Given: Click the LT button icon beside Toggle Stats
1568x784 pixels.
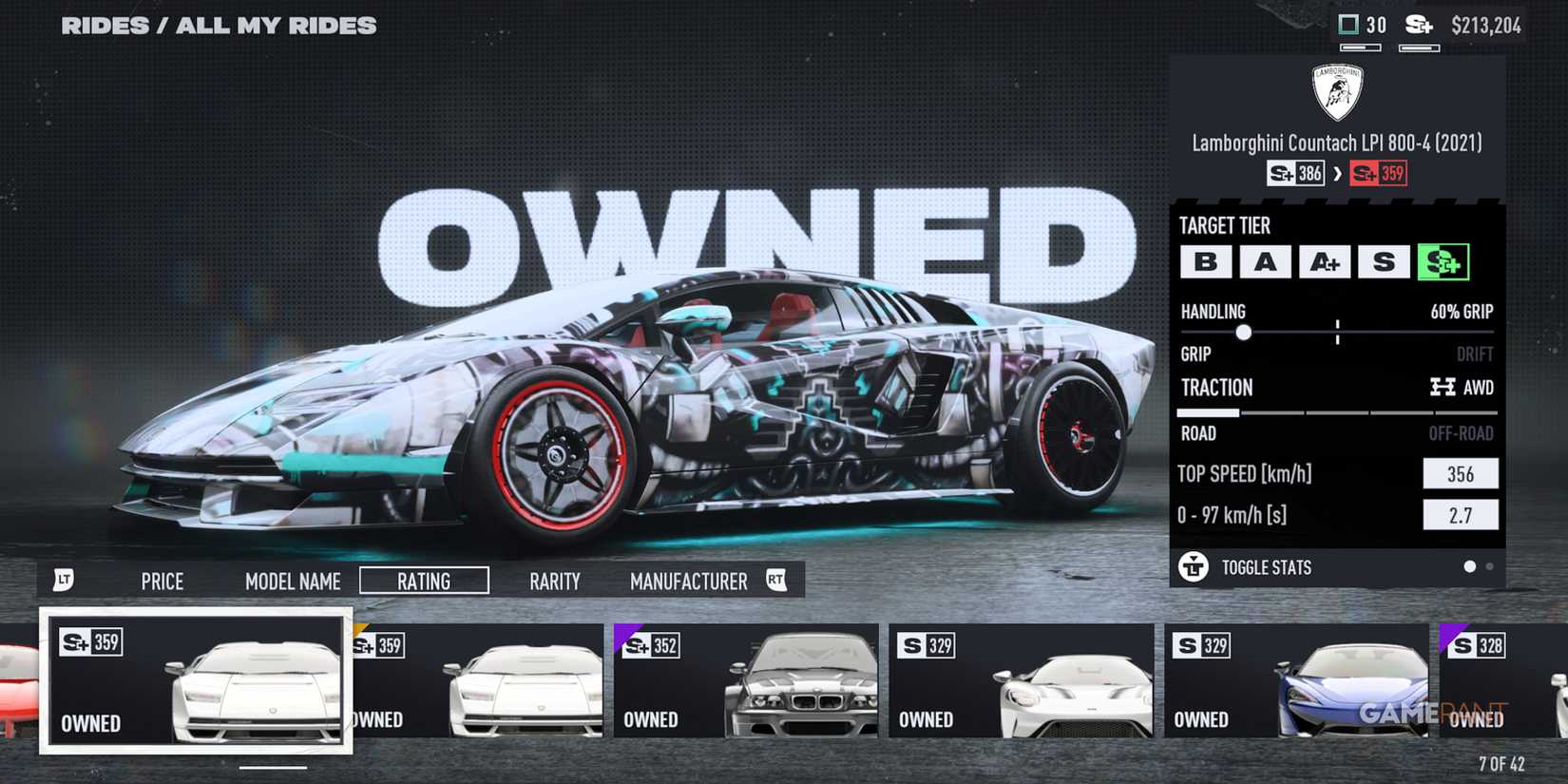Looking at the screenshot, I should [1193, 567].
